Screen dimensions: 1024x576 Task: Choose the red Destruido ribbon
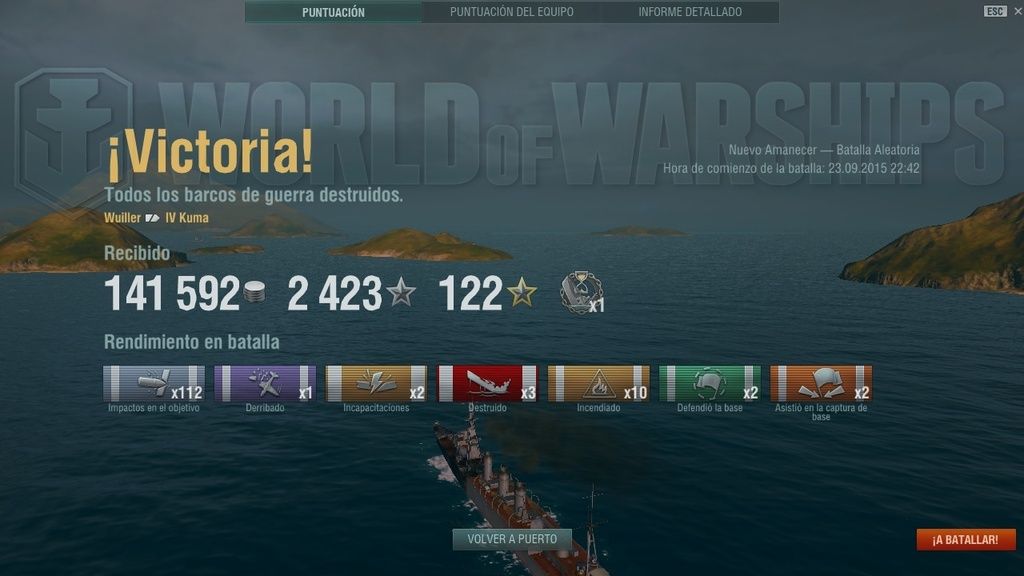click(x=487, y=383)
